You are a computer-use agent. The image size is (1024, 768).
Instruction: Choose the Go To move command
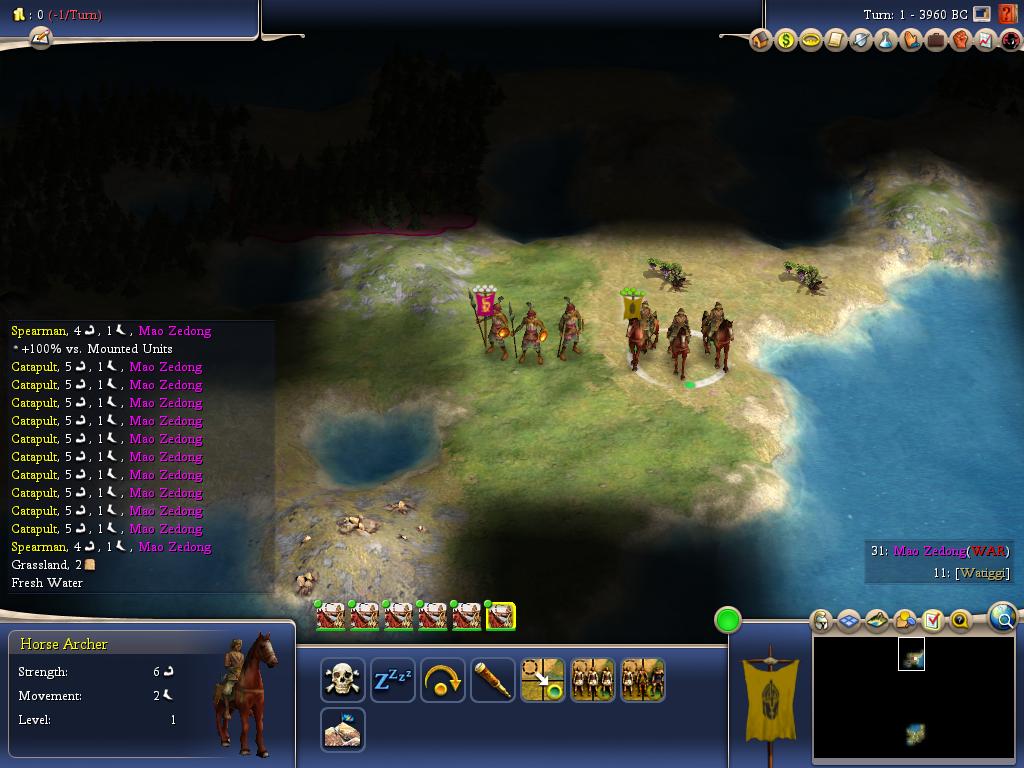click(542, 680)
